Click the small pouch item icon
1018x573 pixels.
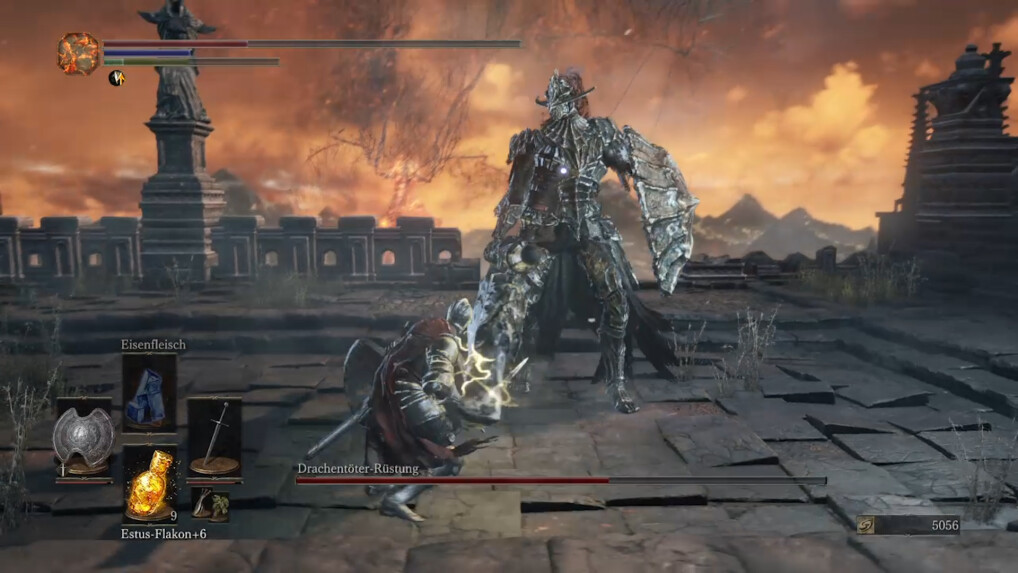click(210, 503)
